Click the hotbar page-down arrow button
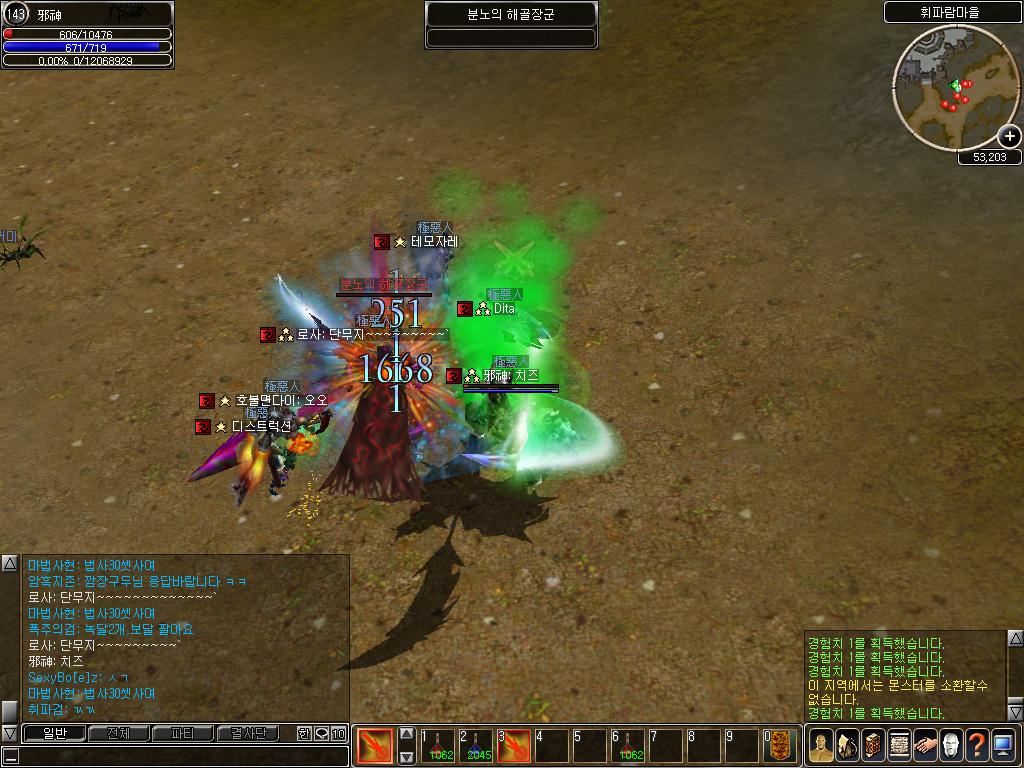This screenshot has height=768, width=1024. tap(407, 757)
